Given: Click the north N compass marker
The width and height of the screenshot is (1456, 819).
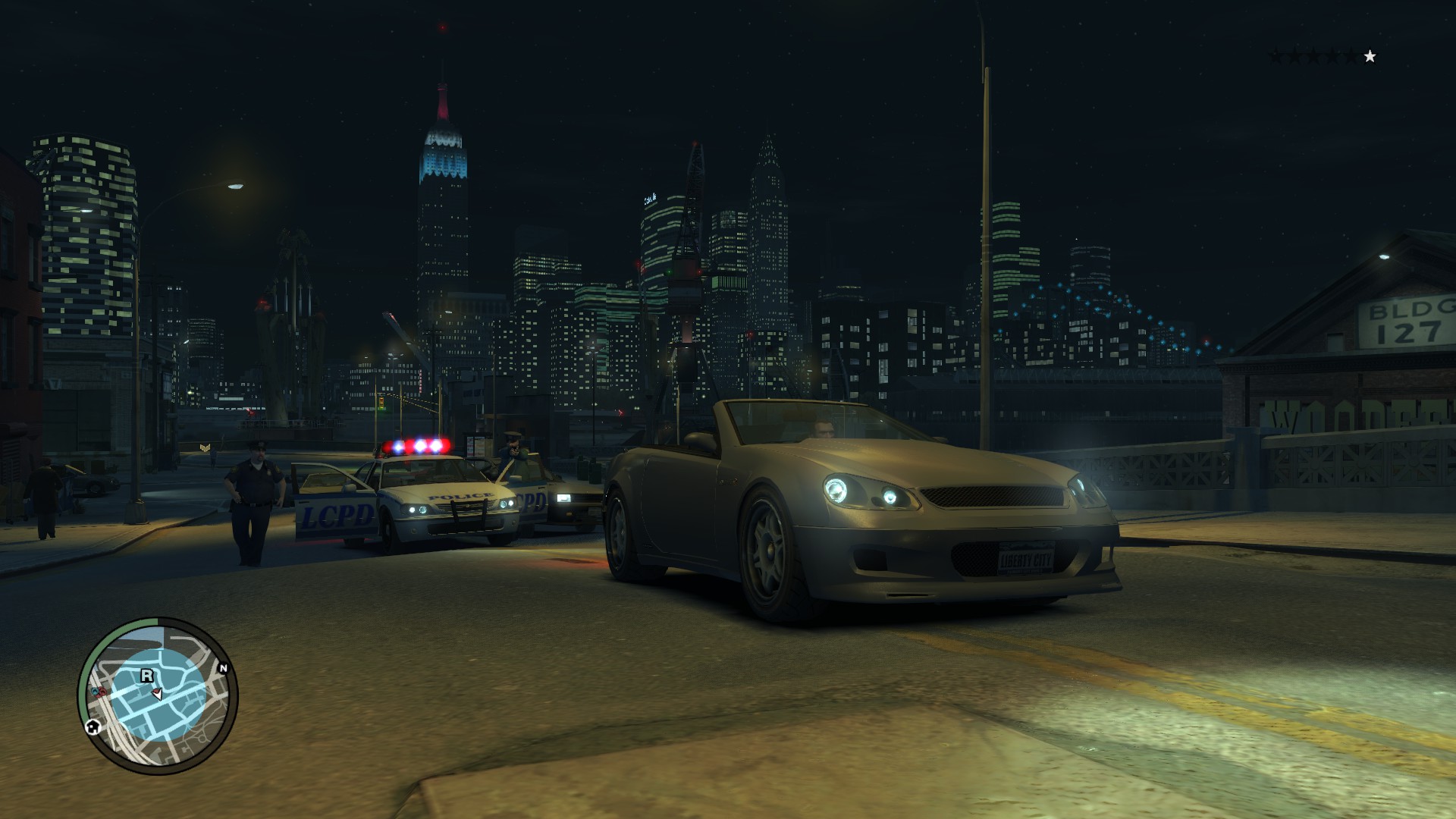Looking at the screenshot, I should (223, 668).
